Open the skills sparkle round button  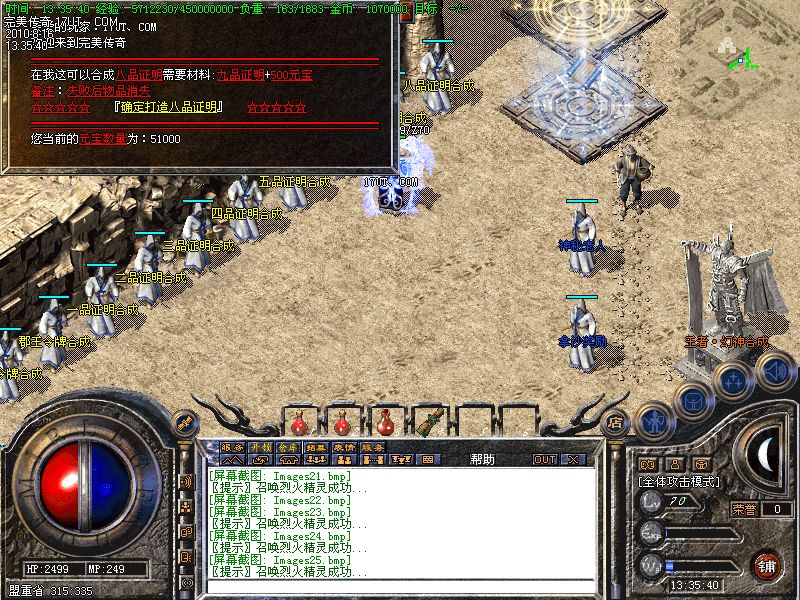point(733,379)
